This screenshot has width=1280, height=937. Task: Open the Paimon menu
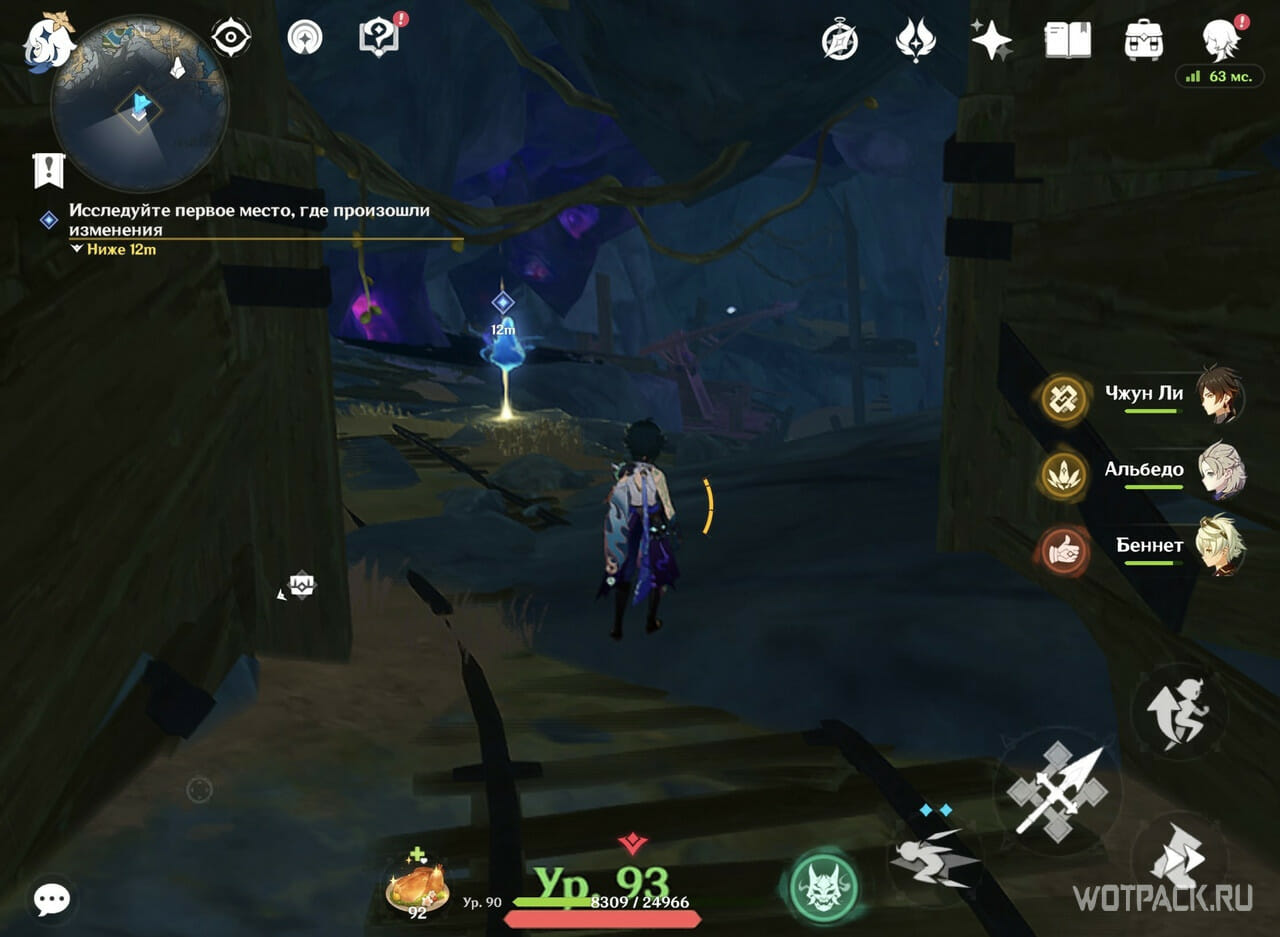pyautogui.click(x=46, y=41)
